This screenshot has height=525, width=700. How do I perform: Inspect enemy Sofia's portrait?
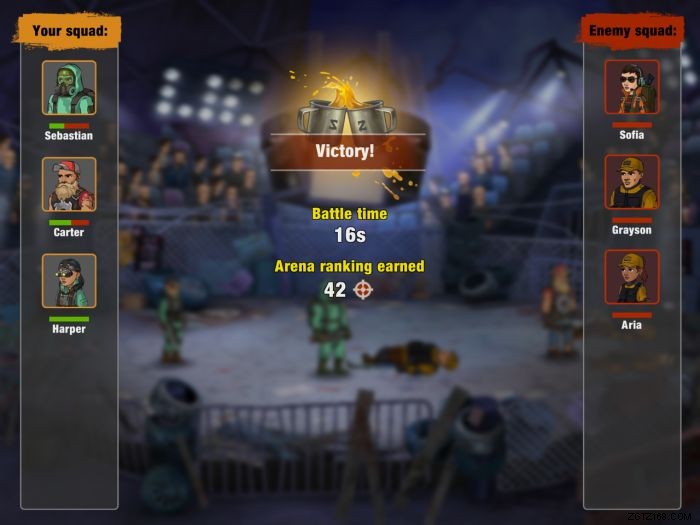[x=632, y=88]
